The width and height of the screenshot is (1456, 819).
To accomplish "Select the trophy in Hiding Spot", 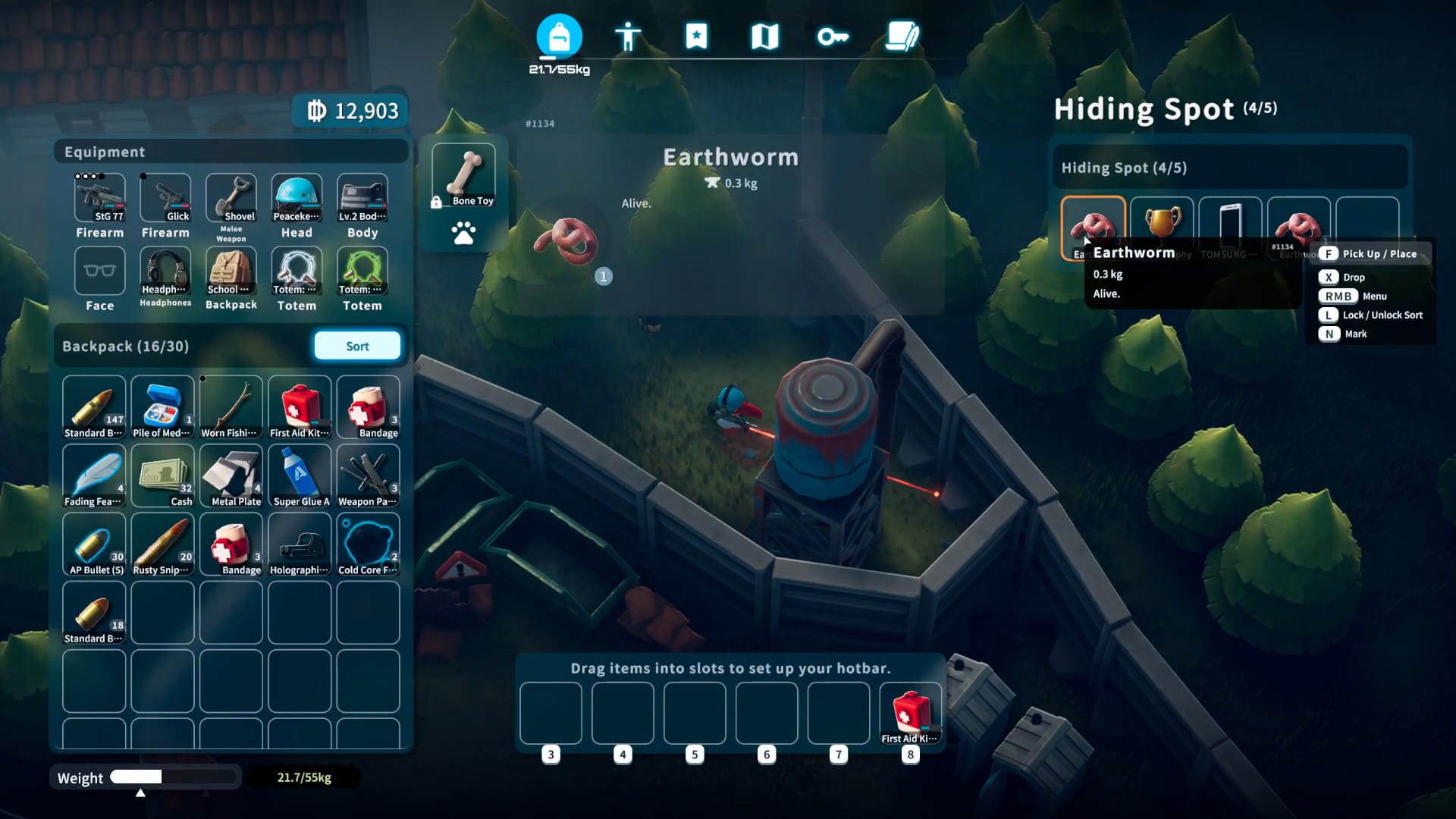I will [1162, 224].
